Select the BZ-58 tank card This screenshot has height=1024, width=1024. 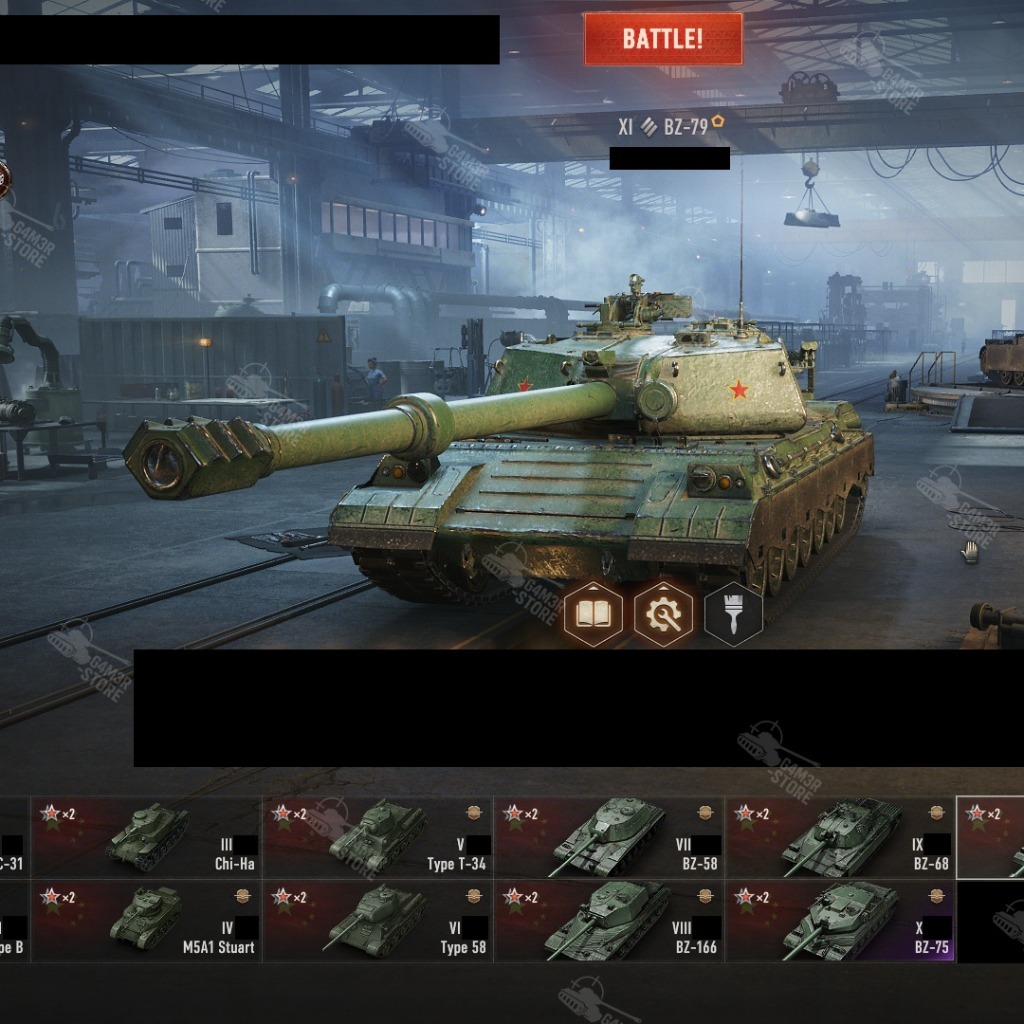point(609,837)
